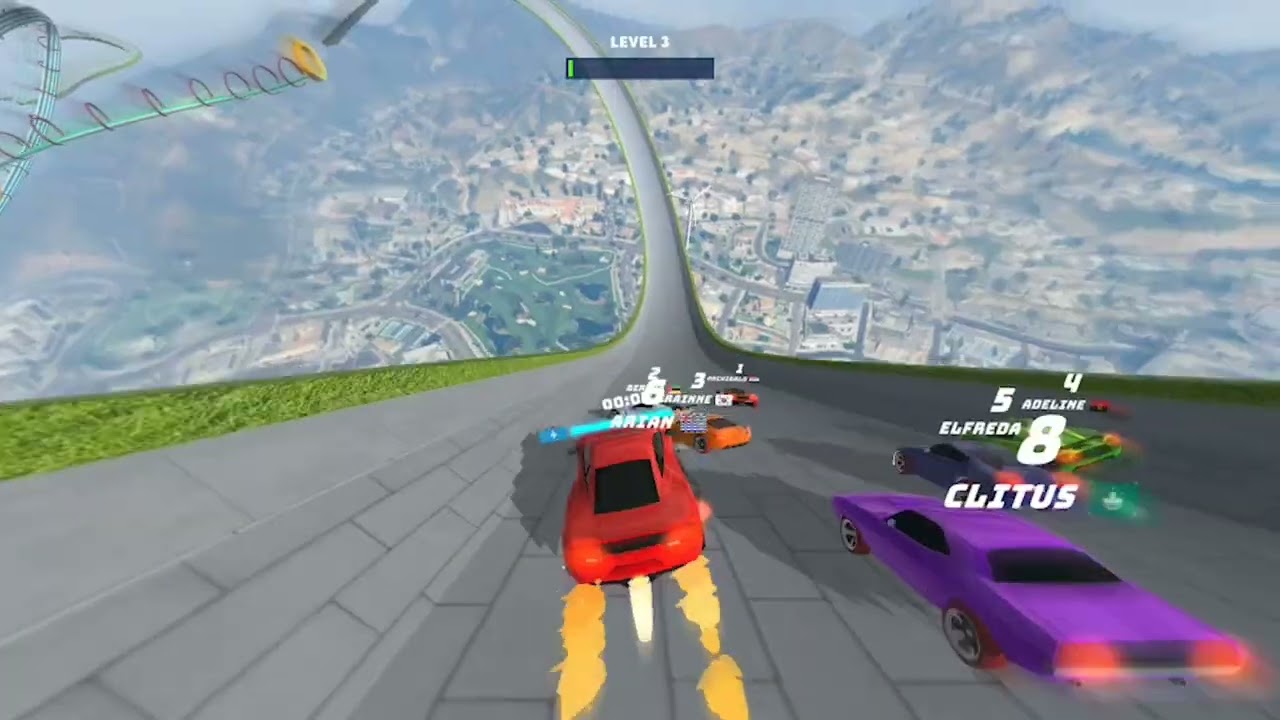Click the flag beside ARCHIBALD's name
The width and height of the screenshot is (1280, 720).
click(752, 378)
